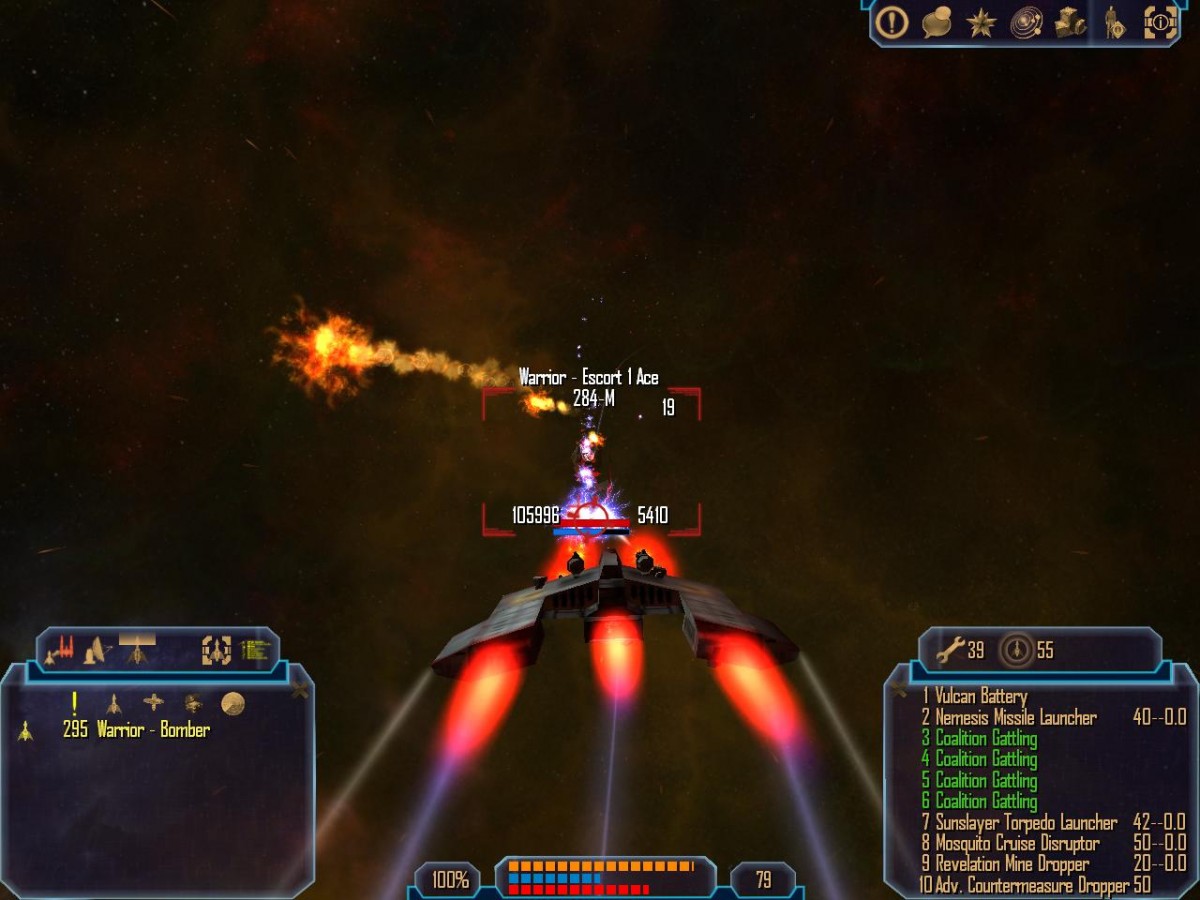Click the wrench repair icon
Image resolution: width=1200 pixels, height=900 pixels.
tap(948, 651)
